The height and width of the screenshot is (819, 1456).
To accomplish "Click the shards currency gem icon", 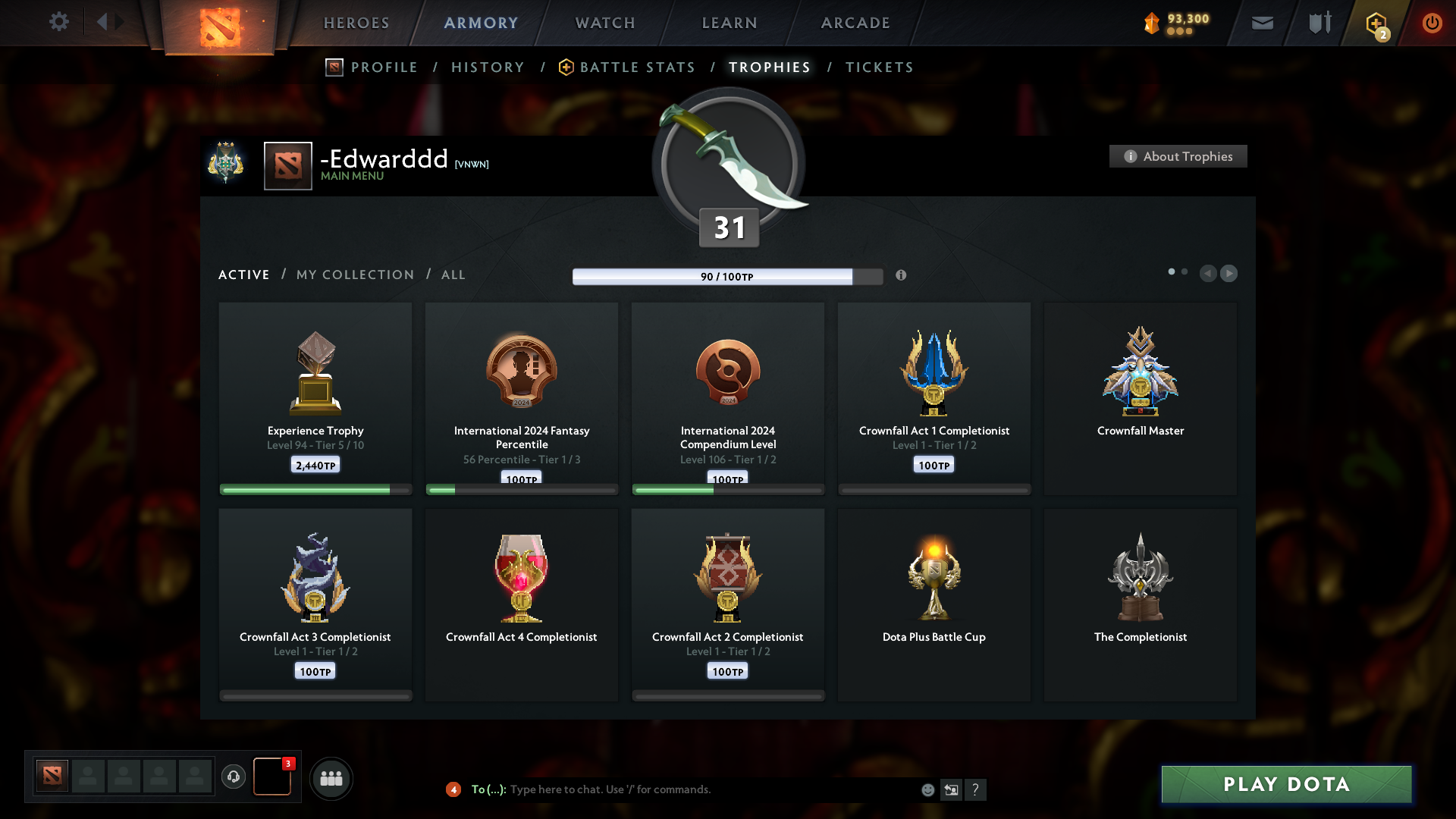I will [x=1151, y=23].
